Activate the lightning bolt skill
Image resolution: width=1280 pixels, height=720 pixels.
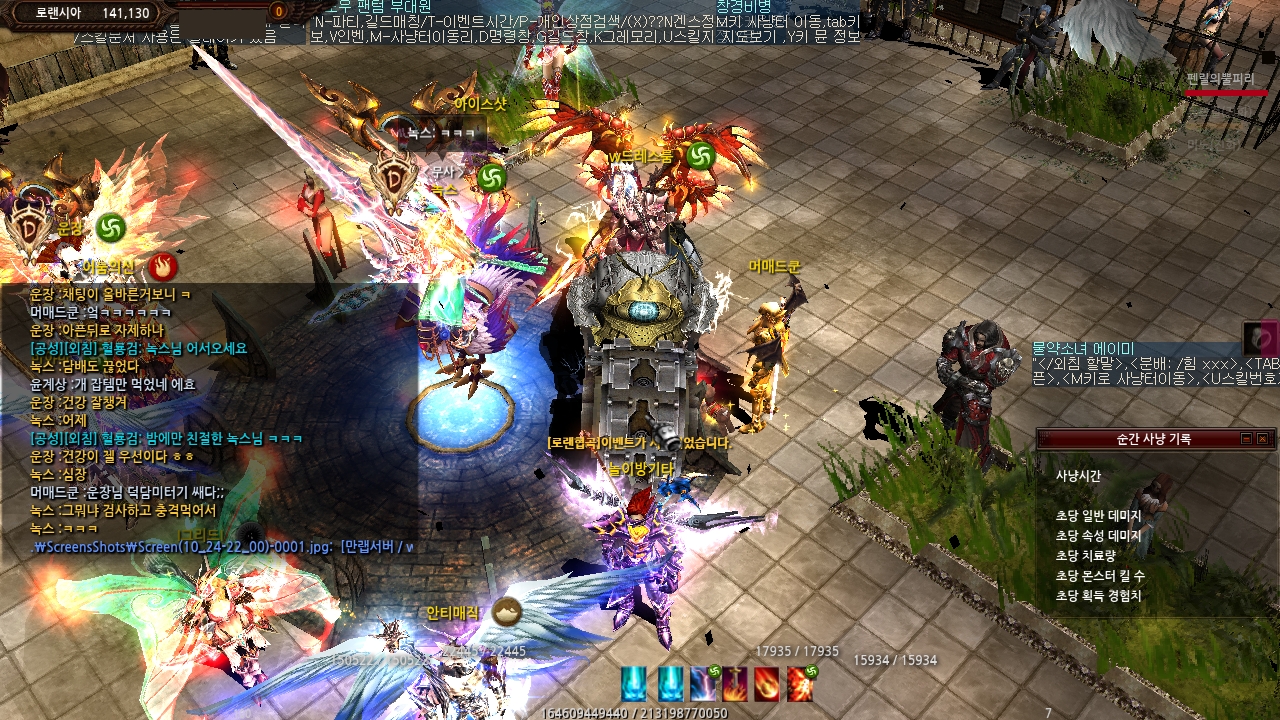703,684
